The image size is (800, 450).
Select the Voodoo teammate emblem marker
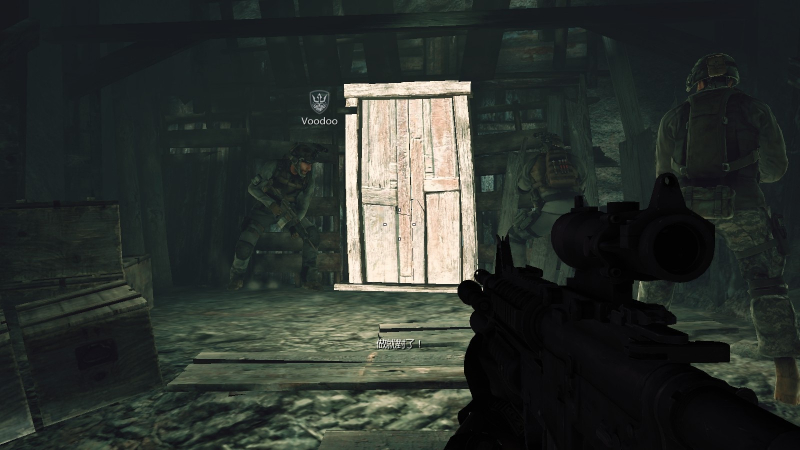click(x=319, y=100)
